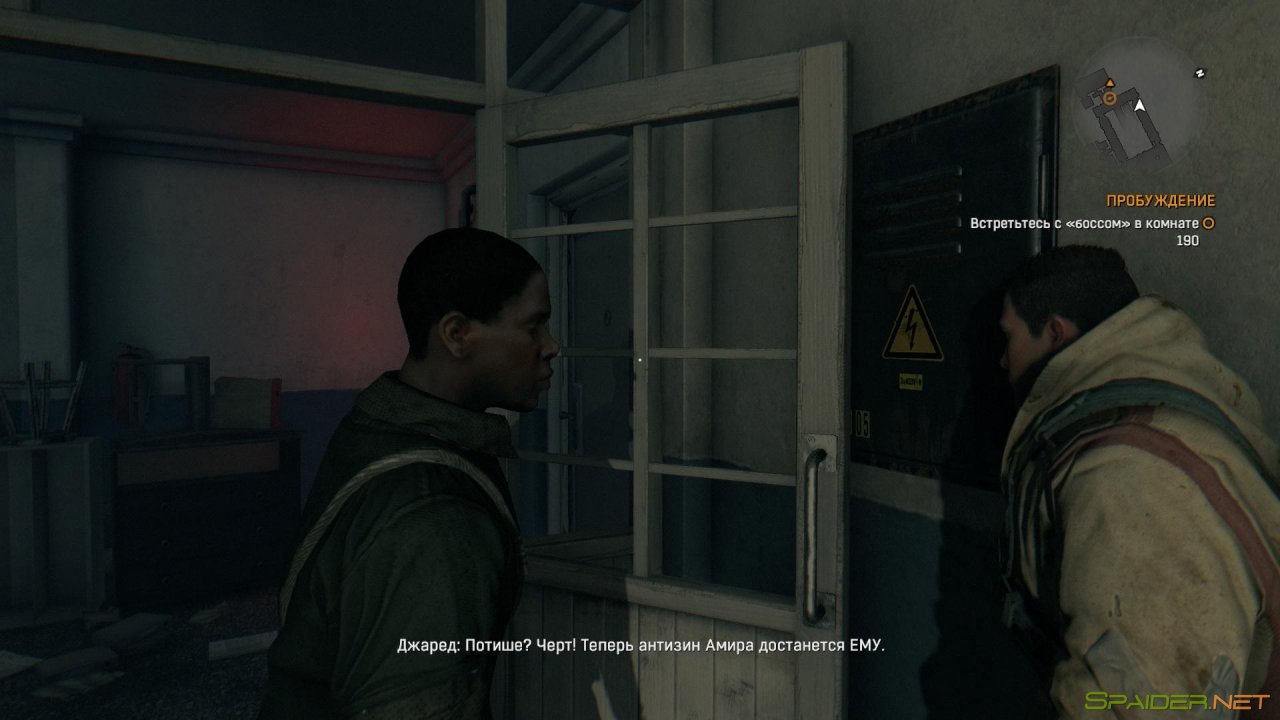Image resolution: width=1280 pixels, height=720 pixels.
Task: Click the crosshair dot at screen center
Action: [x=640, y=360]
